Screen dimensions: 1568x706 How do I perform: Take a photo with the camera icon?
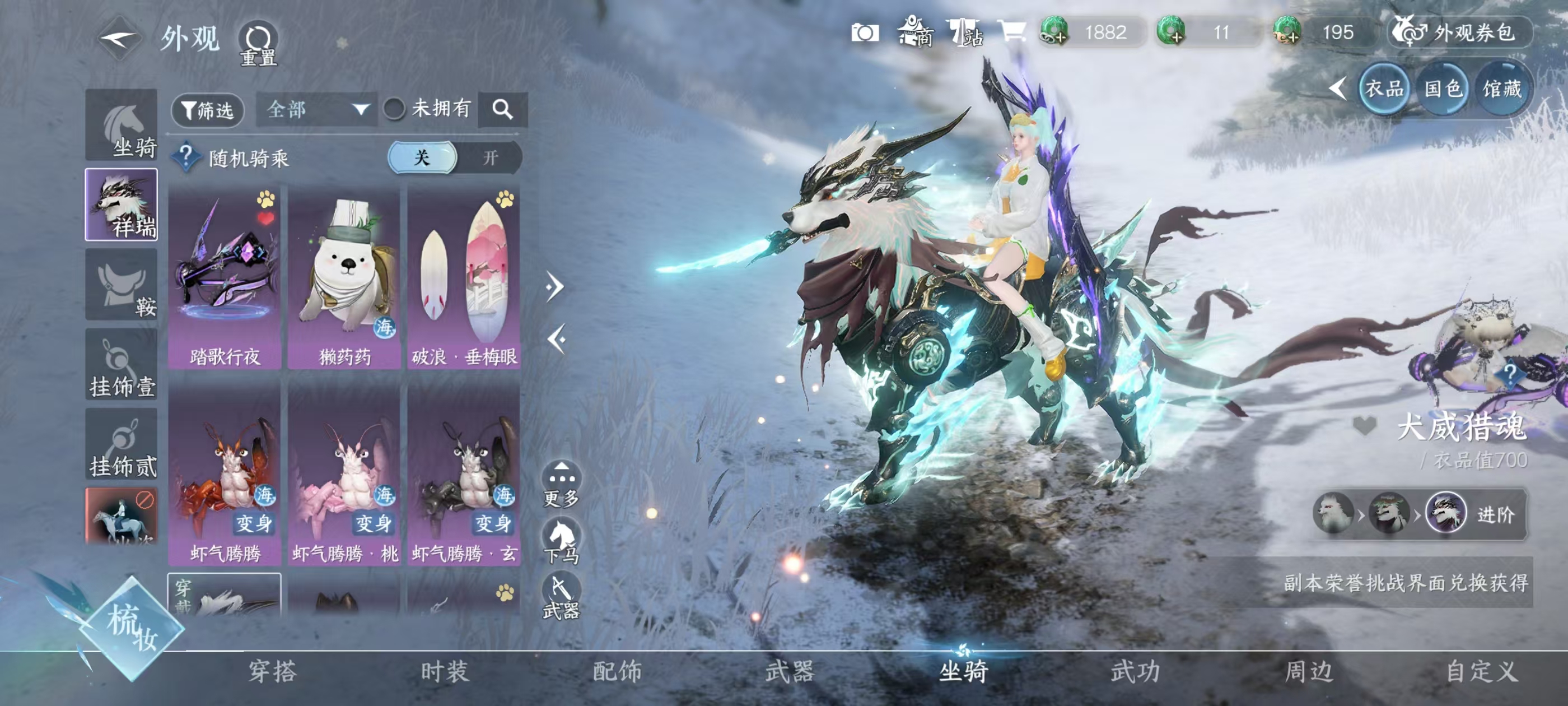tap(864, 32)
